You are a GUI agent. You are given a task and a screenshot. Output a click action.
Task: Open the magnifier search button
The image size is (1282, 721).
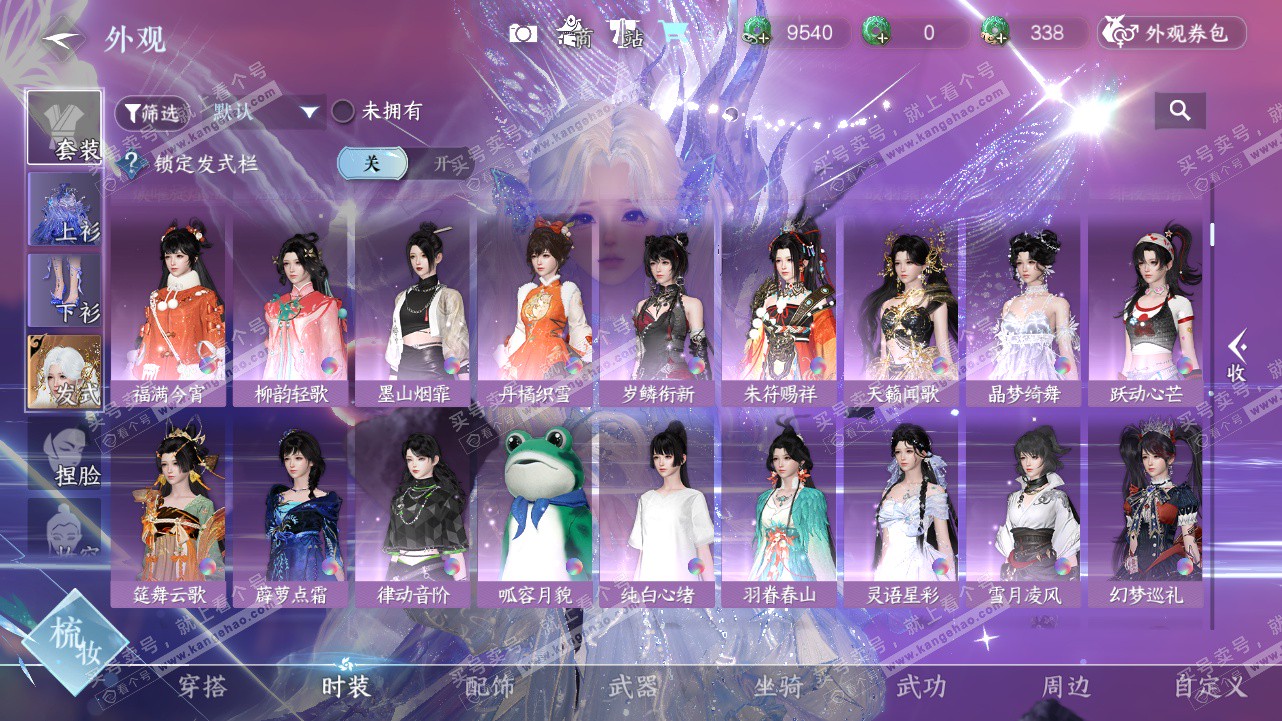click(1180, 111)
